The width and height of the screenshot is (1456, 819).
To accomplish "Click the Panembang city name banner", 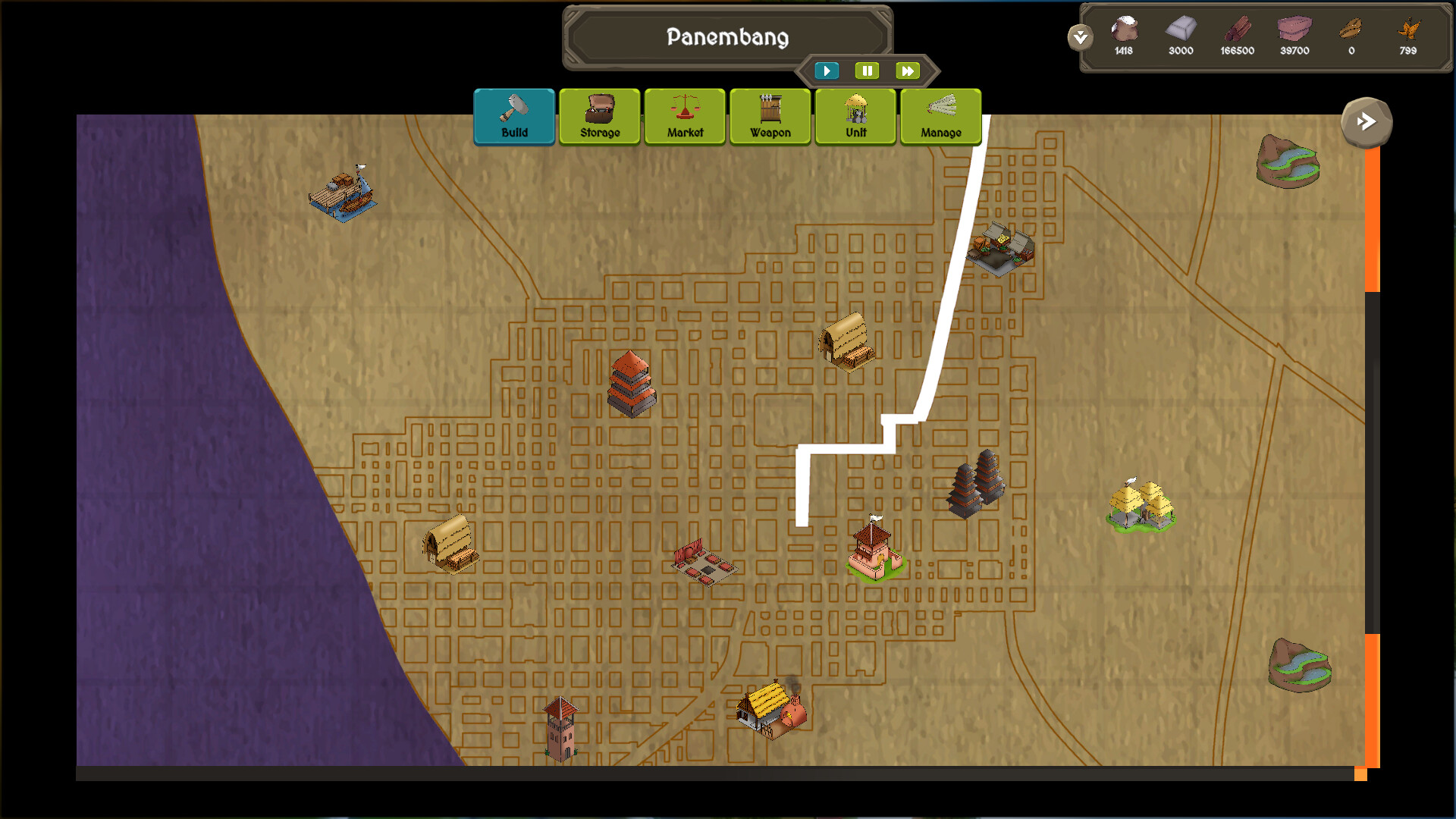I will (727, 36).
